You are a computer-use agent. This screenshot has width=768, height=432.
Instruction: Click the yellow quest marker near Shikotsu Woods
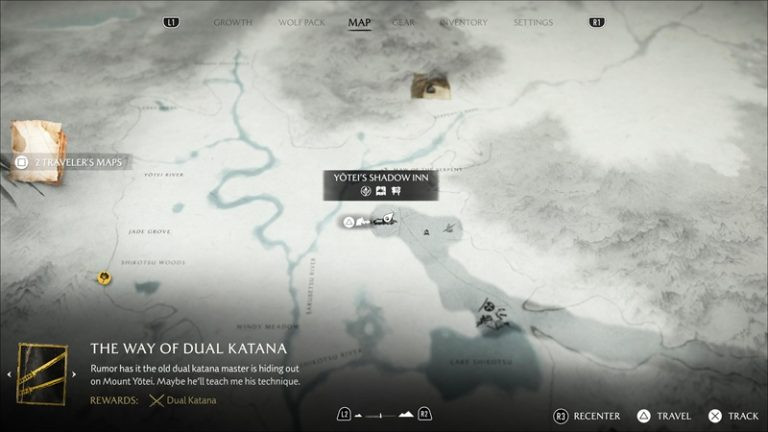104,278
